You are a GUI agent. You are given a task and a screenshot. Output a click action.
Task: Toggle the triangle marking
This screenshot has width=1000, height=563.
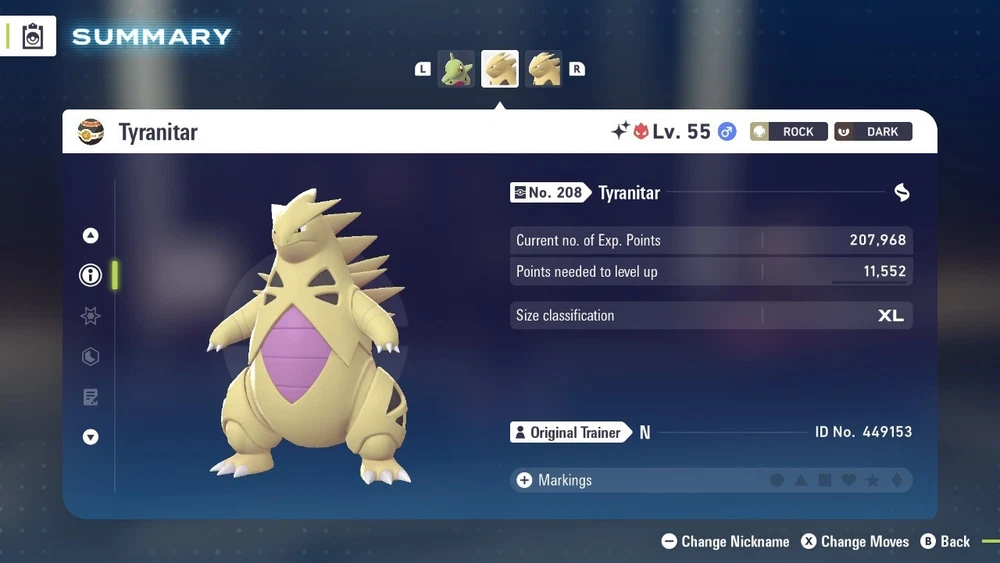tap(801, 481)
